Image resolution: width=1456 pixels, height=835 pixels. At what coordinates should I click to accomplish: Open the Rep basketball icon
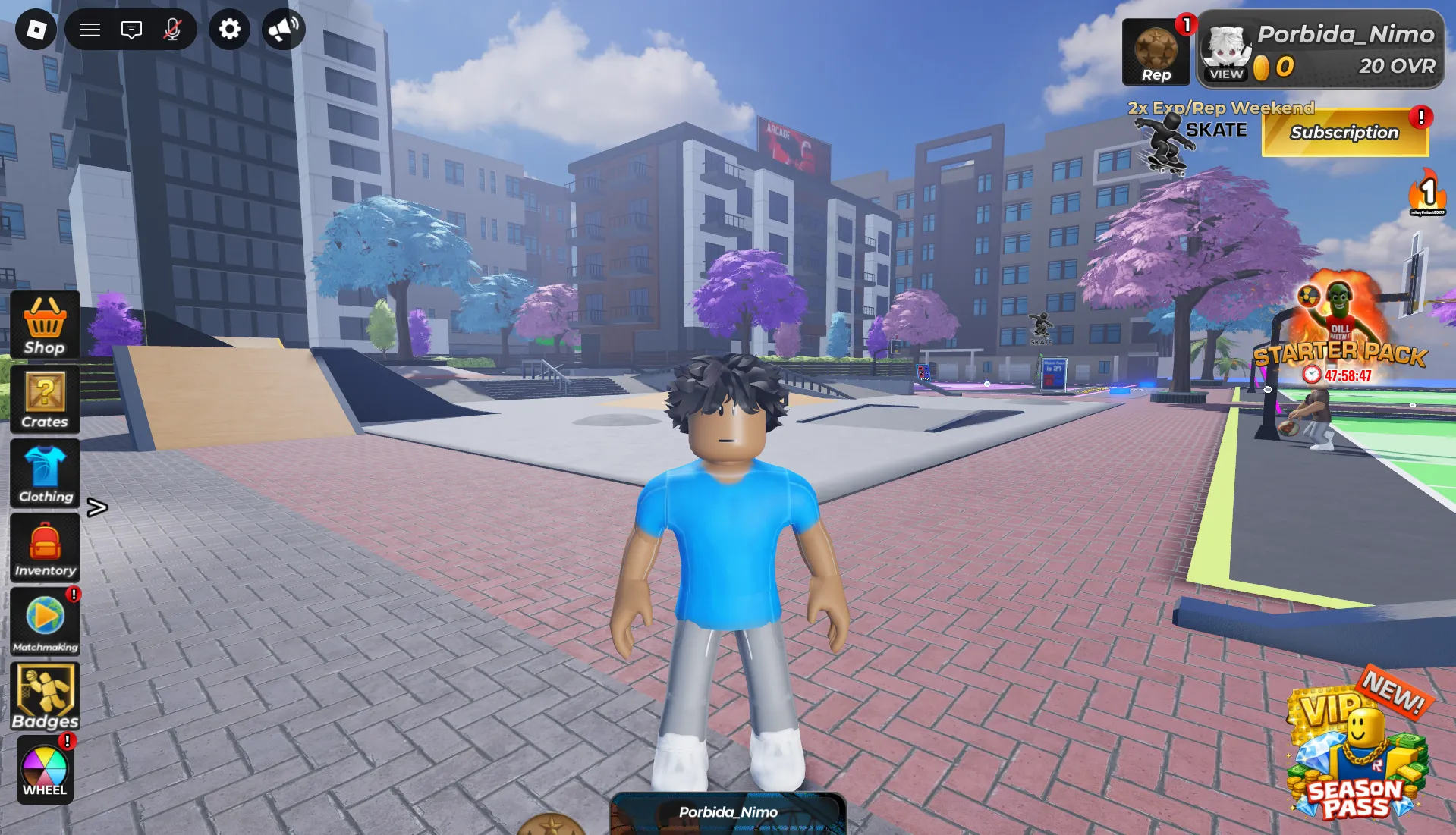[1156, 53]
